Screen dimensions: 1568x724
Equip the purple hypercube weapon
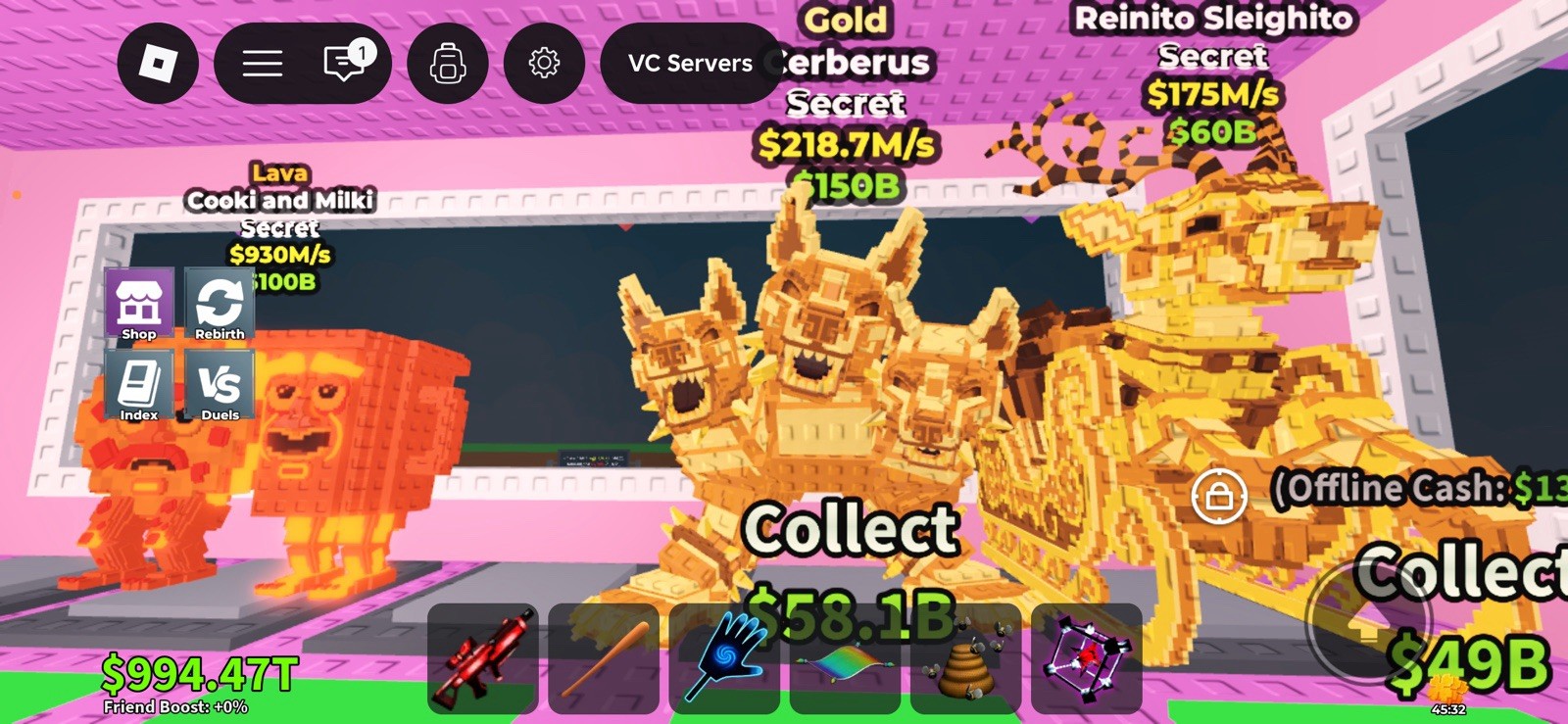pos(1087,662)
